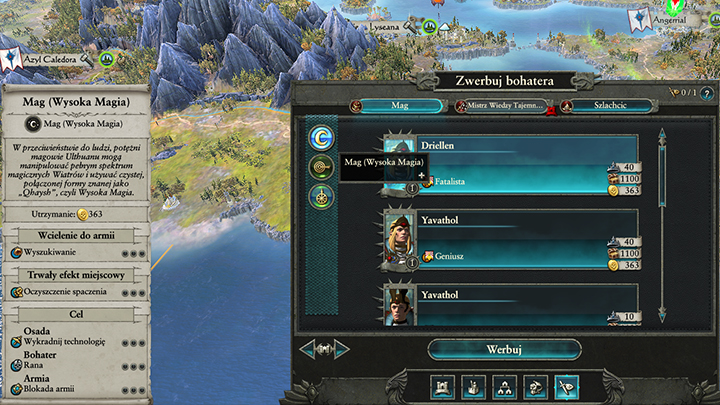Screen dimensions: 720x405
Task: Switch to the Mag hero tab
Action: (x=395, y=105)
